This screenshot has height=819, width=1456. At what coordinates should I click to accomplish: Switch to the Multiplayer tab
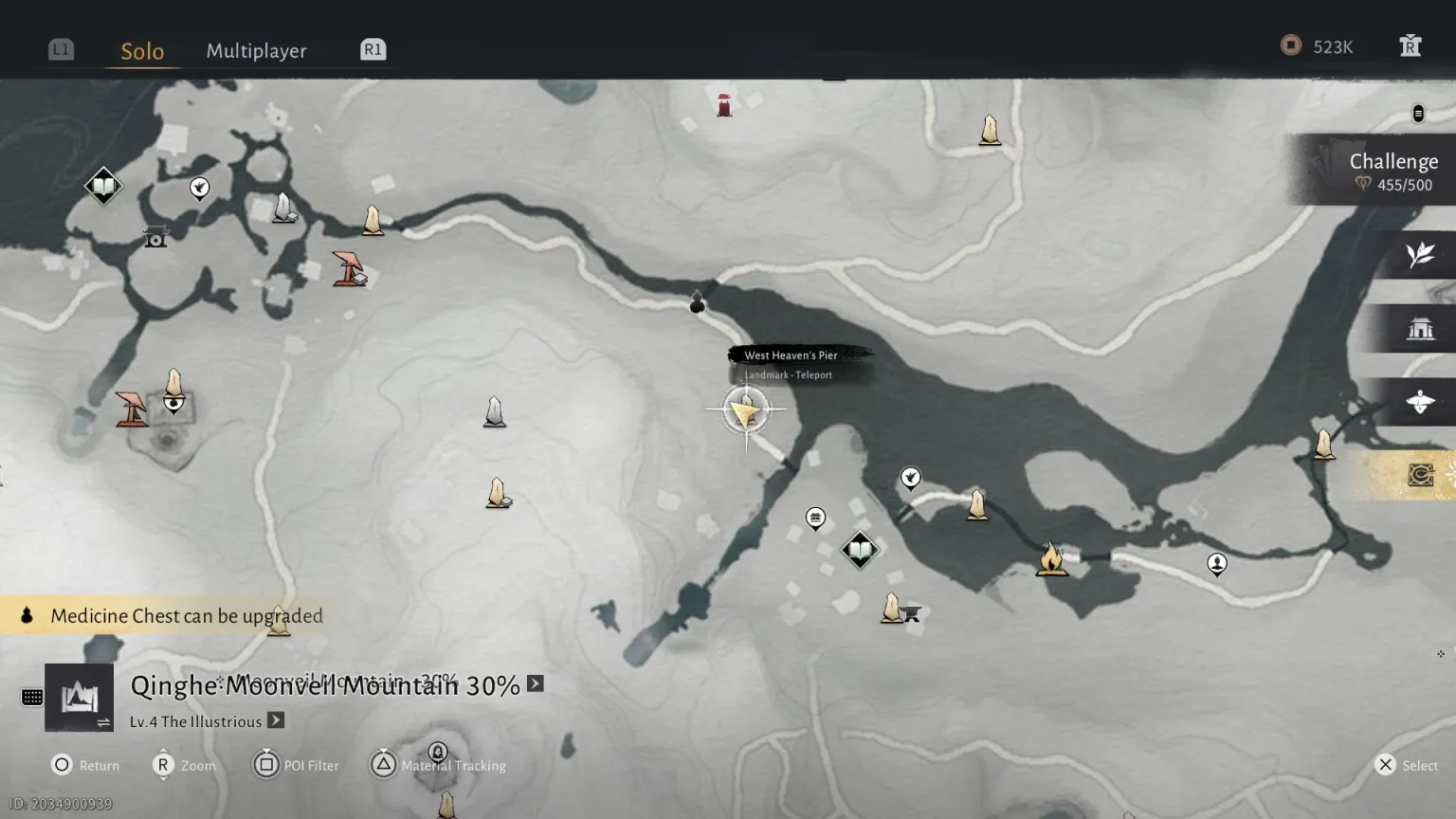tap(256, 50)
